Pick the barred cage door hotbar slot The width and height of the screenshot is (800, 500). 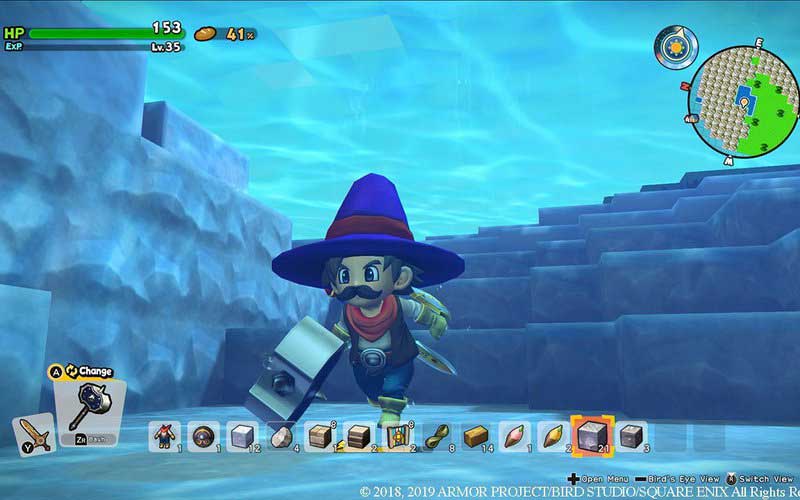(x=397, y=435)
